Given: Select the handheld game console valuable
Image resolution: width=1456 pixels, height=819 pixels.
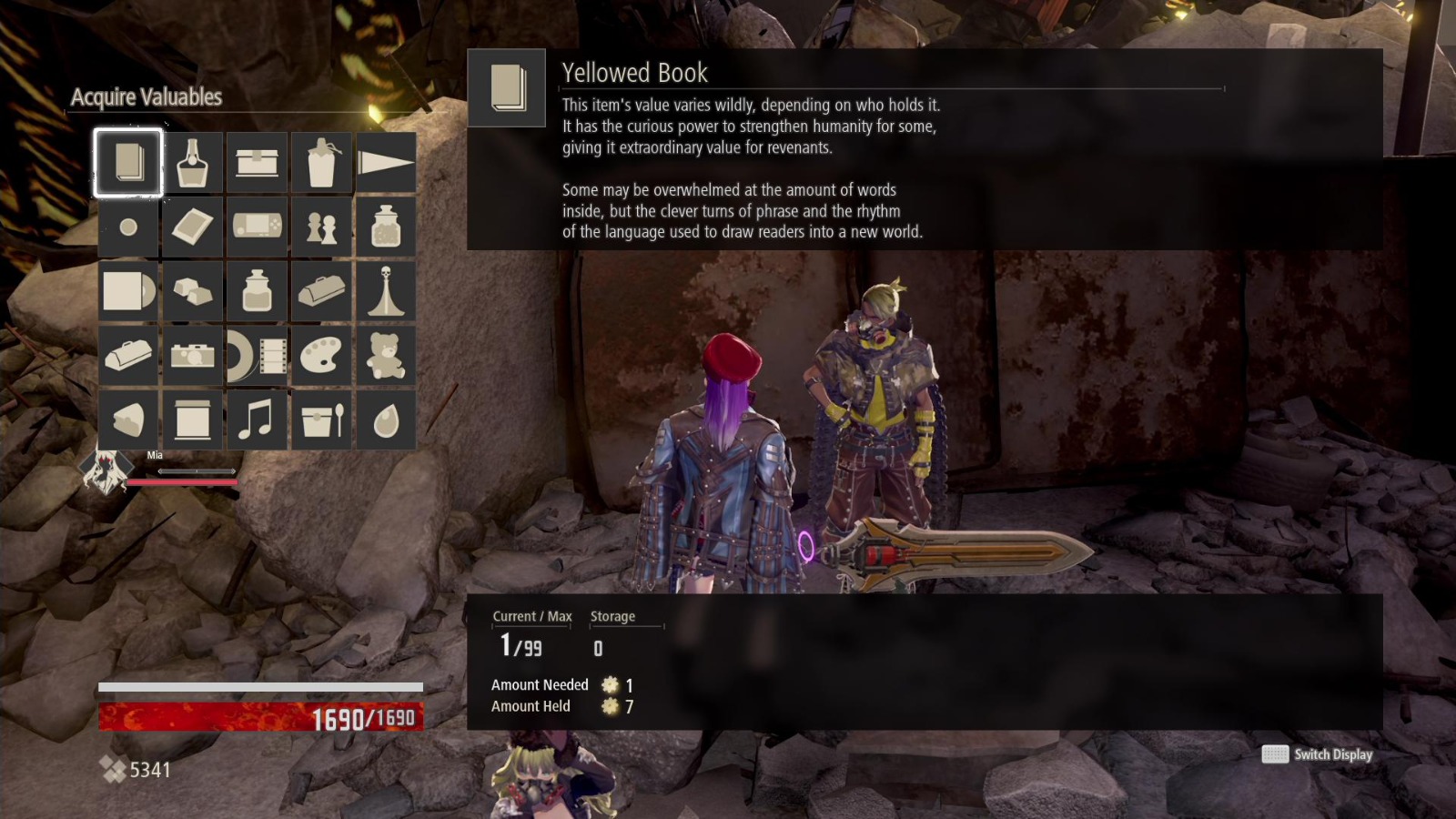Looking at the screenshot, I should [x=257, y=227].
